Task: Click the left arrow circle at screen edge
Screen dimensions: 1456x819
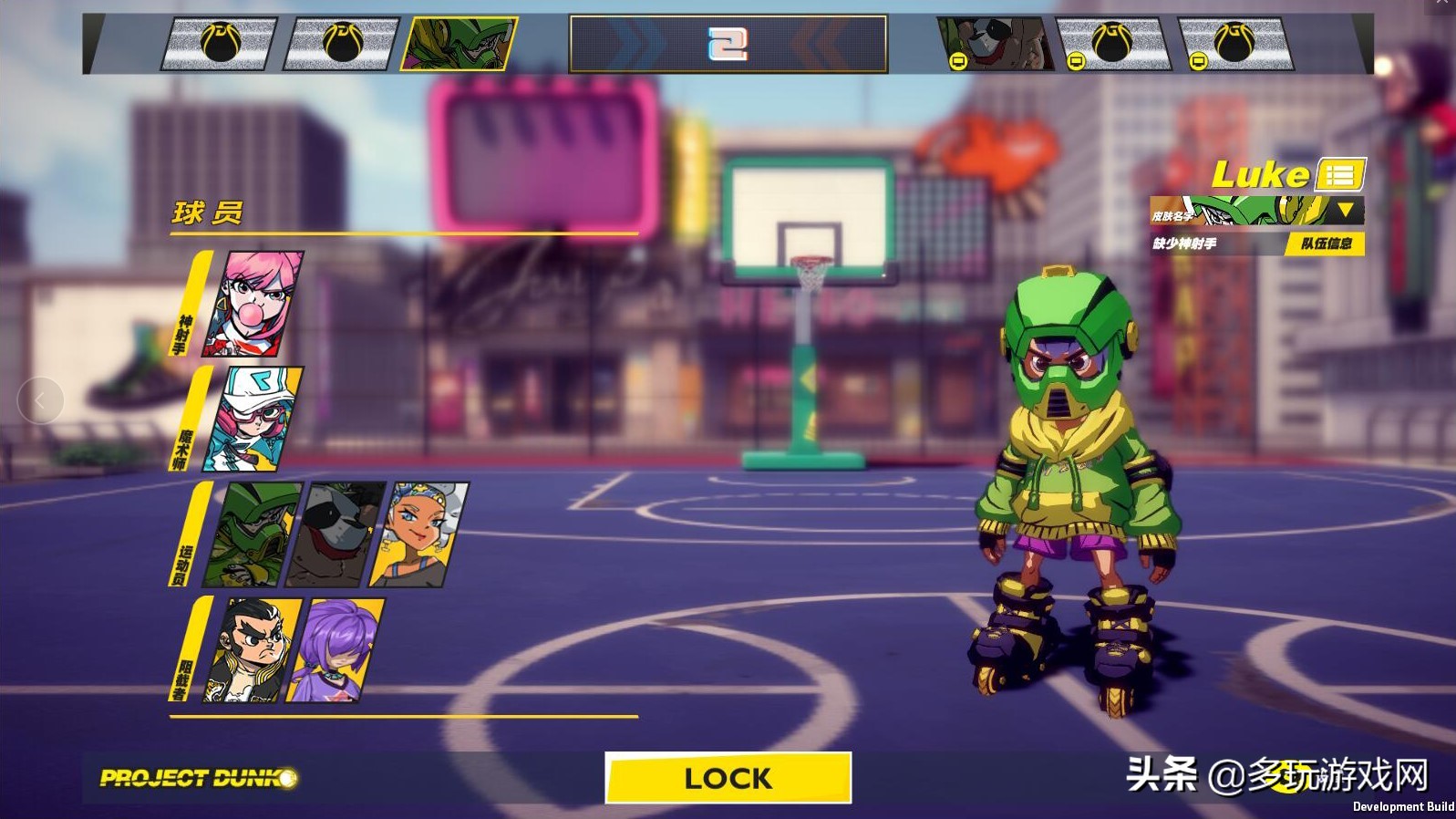Action: 40,400
